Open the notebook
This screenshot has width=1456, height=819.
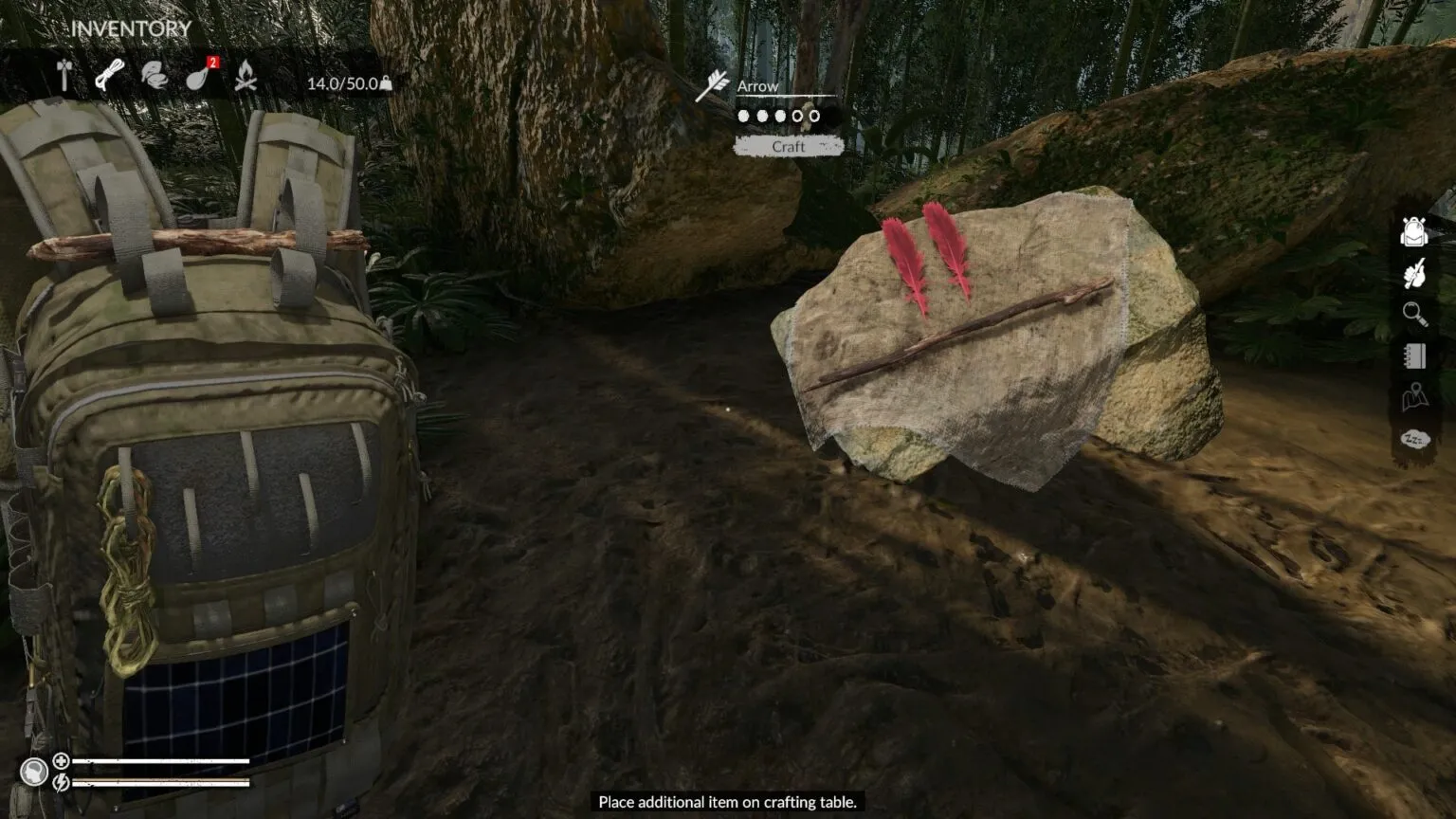1414,355
